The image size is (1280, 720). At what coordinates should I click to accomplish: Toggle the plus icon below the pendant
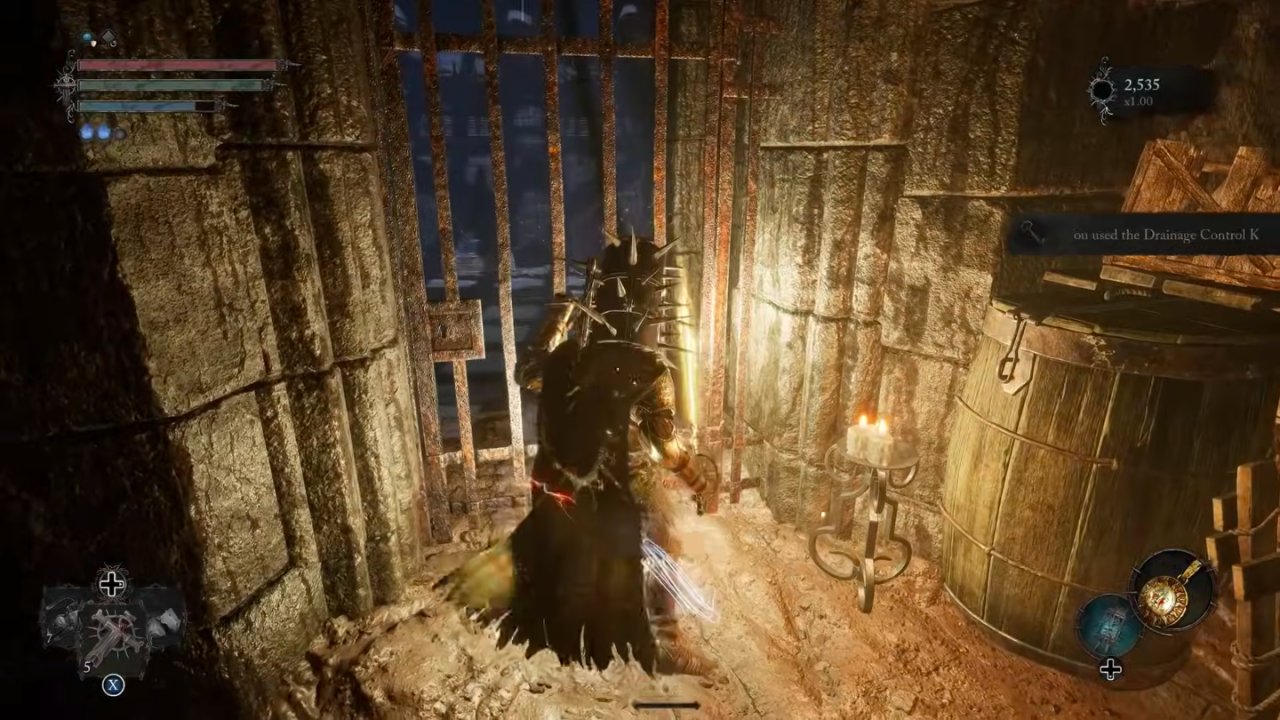[x=1110, y=668]
